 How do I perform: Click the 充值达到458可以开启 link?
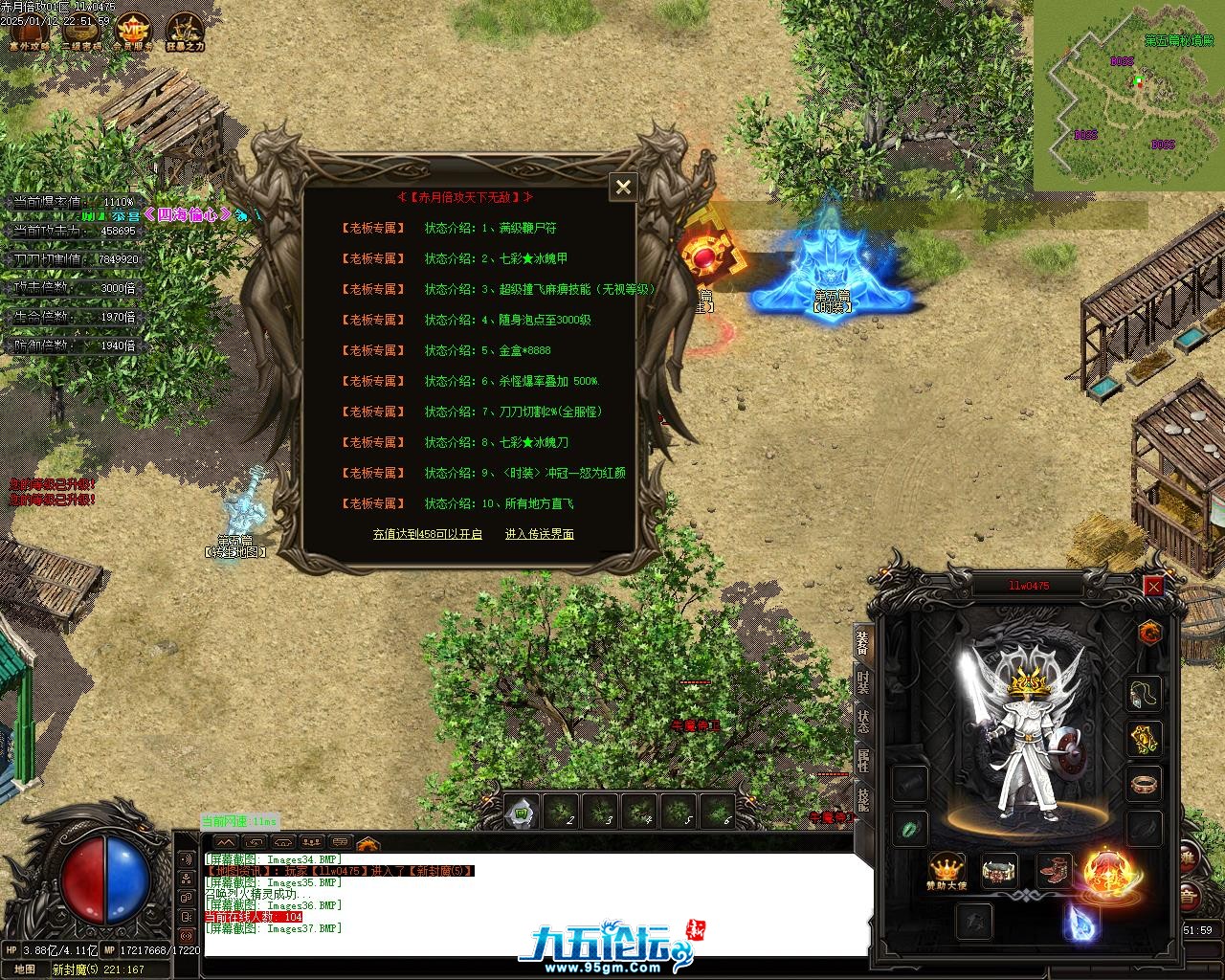tap(427, 534)
